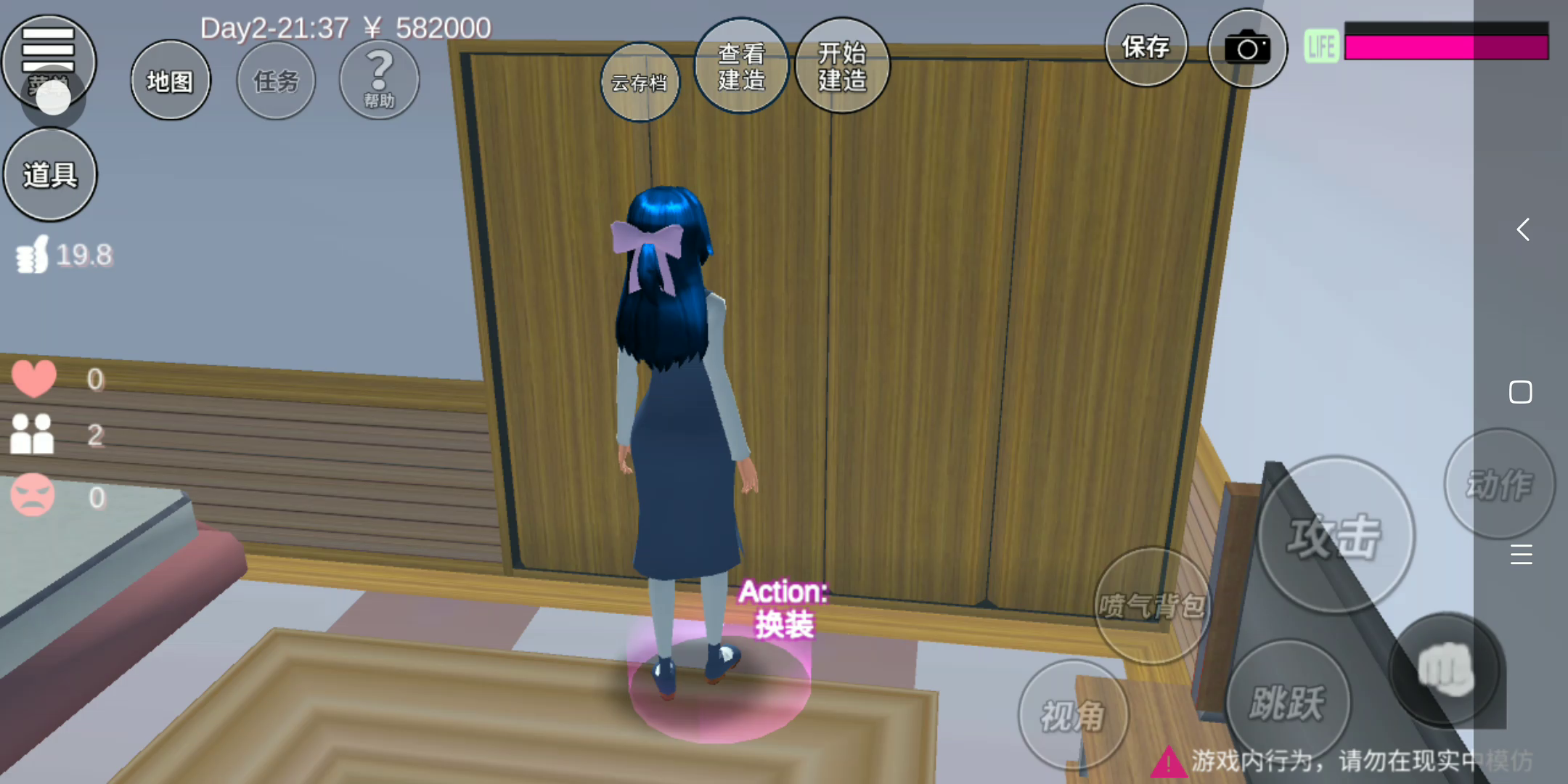Viewport: 1568px width, 784px height.
Task: Use the 喷气背包 jetpack button
Action: point(1151,605)
